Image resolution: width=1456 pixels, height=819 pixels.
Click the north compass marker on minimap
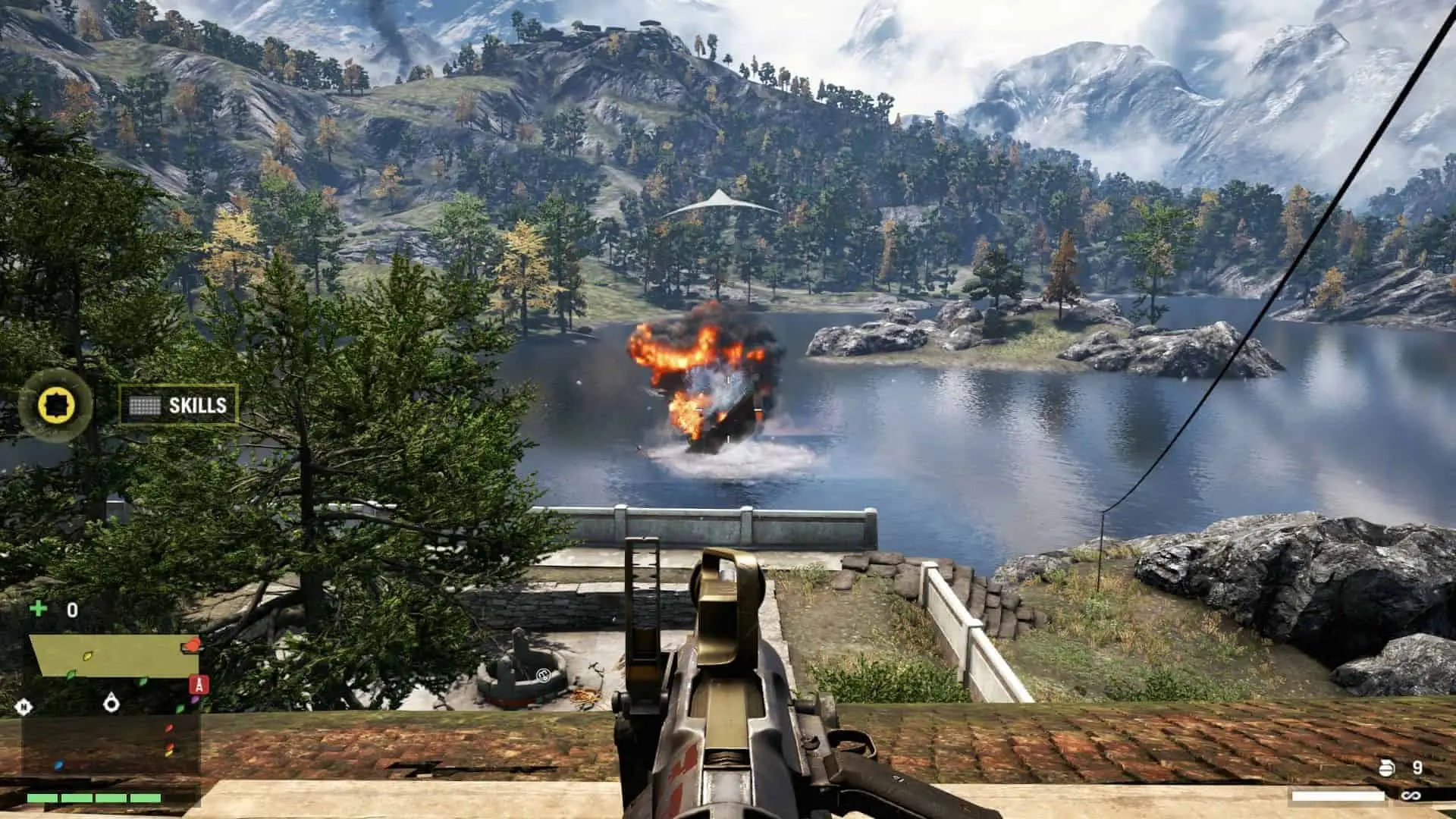24,708
